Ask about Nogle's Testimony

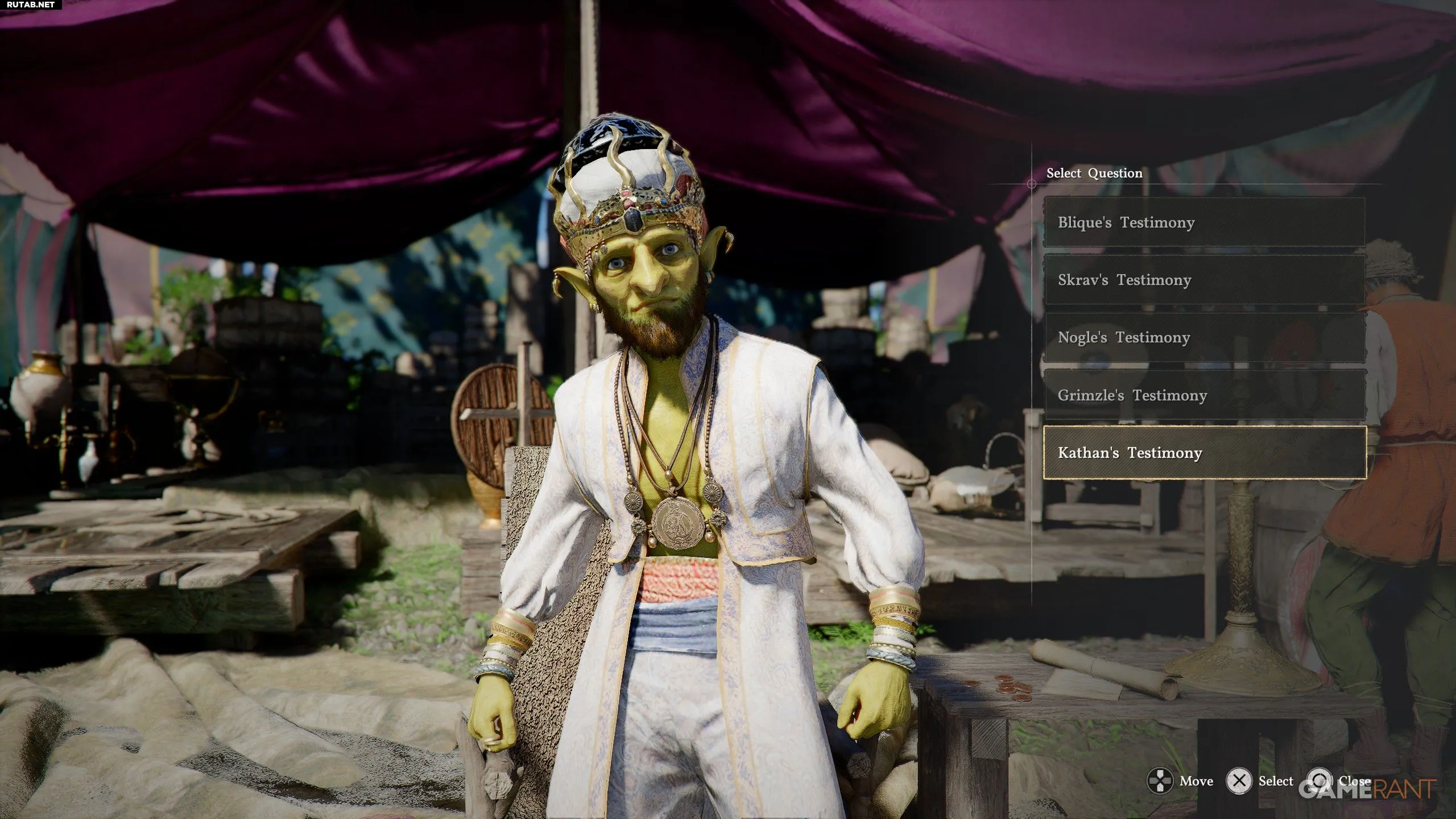pos(1203,337)
